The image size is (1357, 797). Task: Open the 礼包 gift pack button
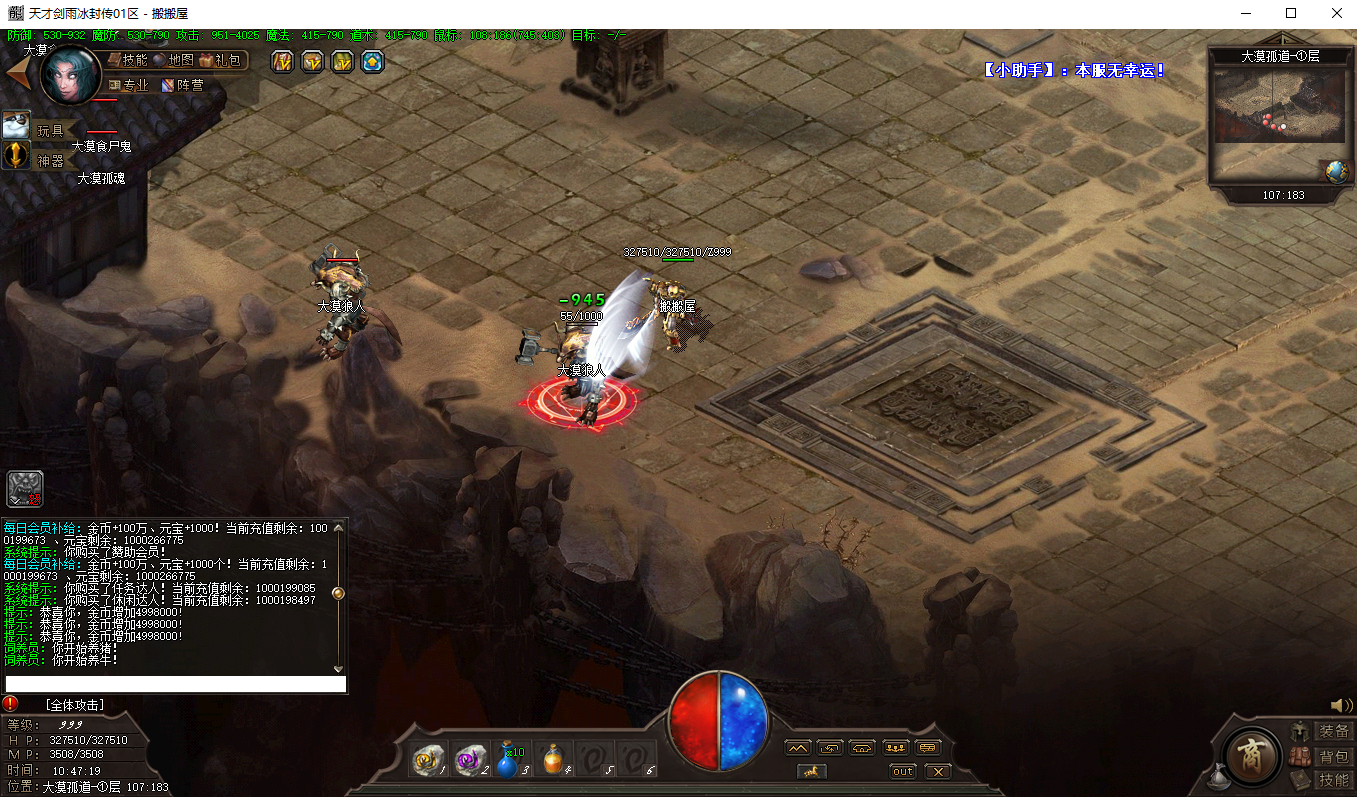pyautogui.click(x=220, y=60)
